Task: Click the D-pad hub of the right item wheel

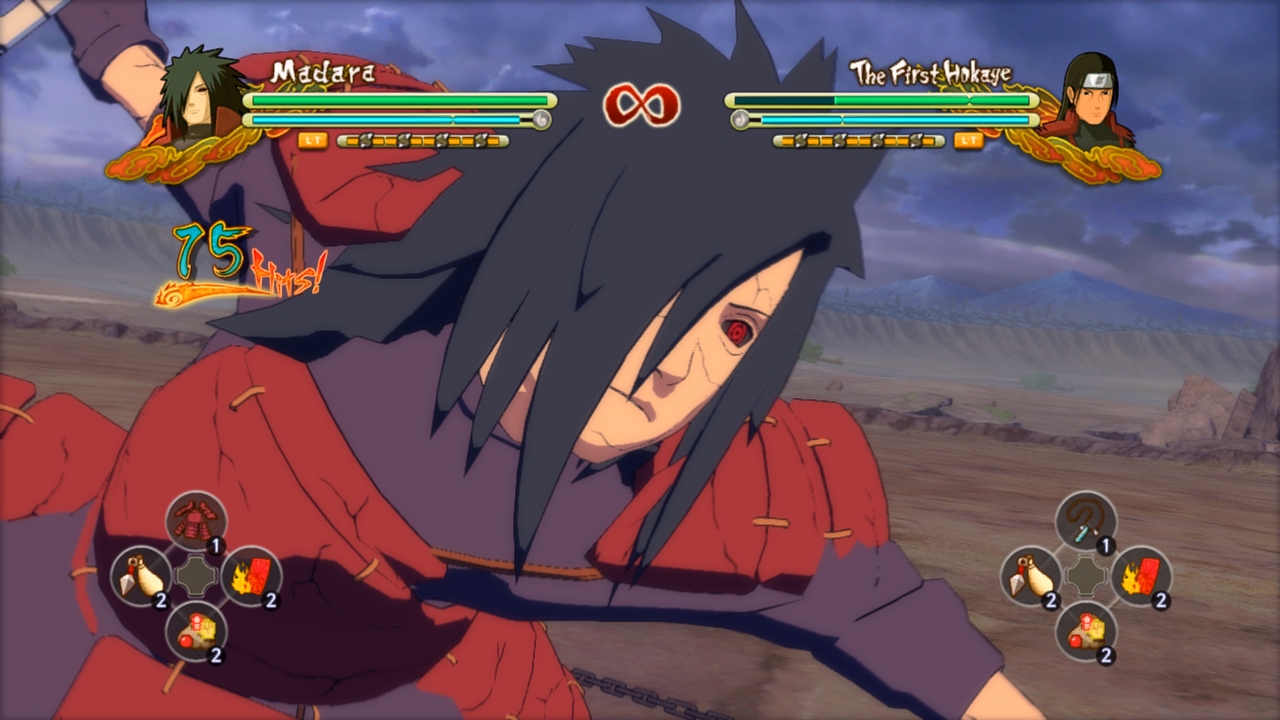Action: point(1086,577)
